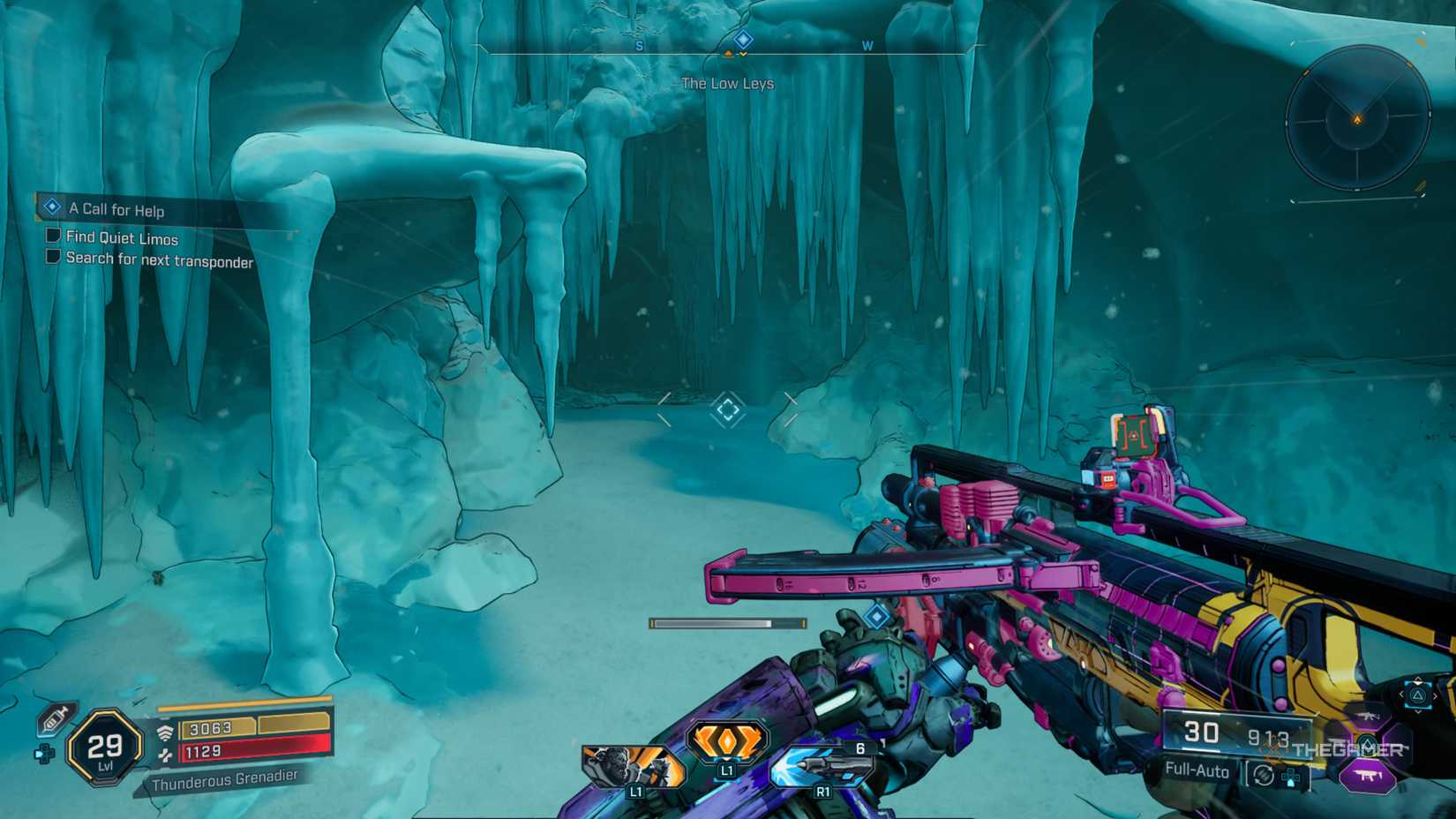1456x819 pixels.
Task: Select the assault rifle icon in the weapon wheel
Action: click(1369, 717)
